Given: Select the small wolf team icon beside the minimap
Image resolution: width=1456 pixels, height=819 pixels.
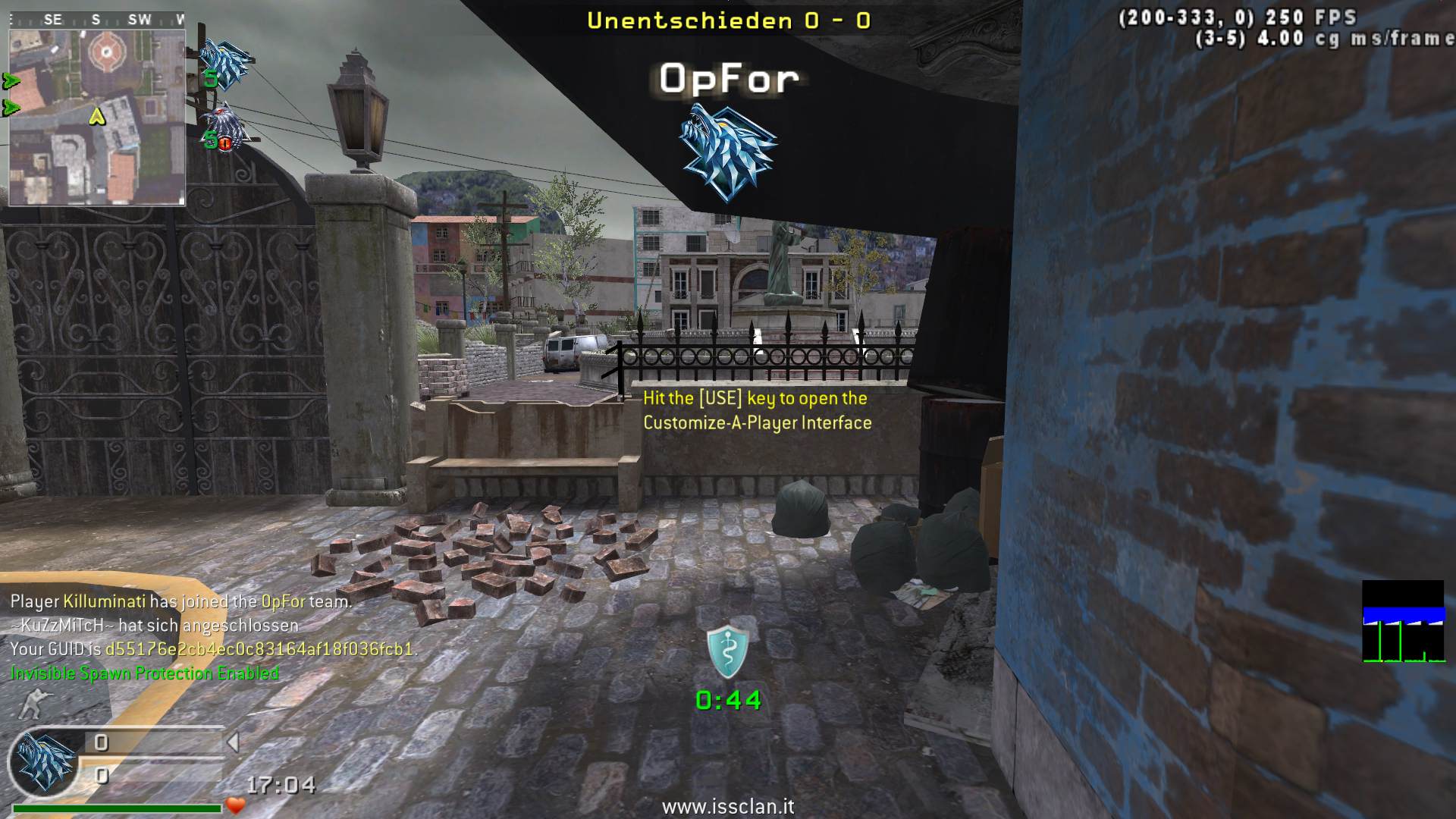Looking at the screenshot, I should pos(225,62).
